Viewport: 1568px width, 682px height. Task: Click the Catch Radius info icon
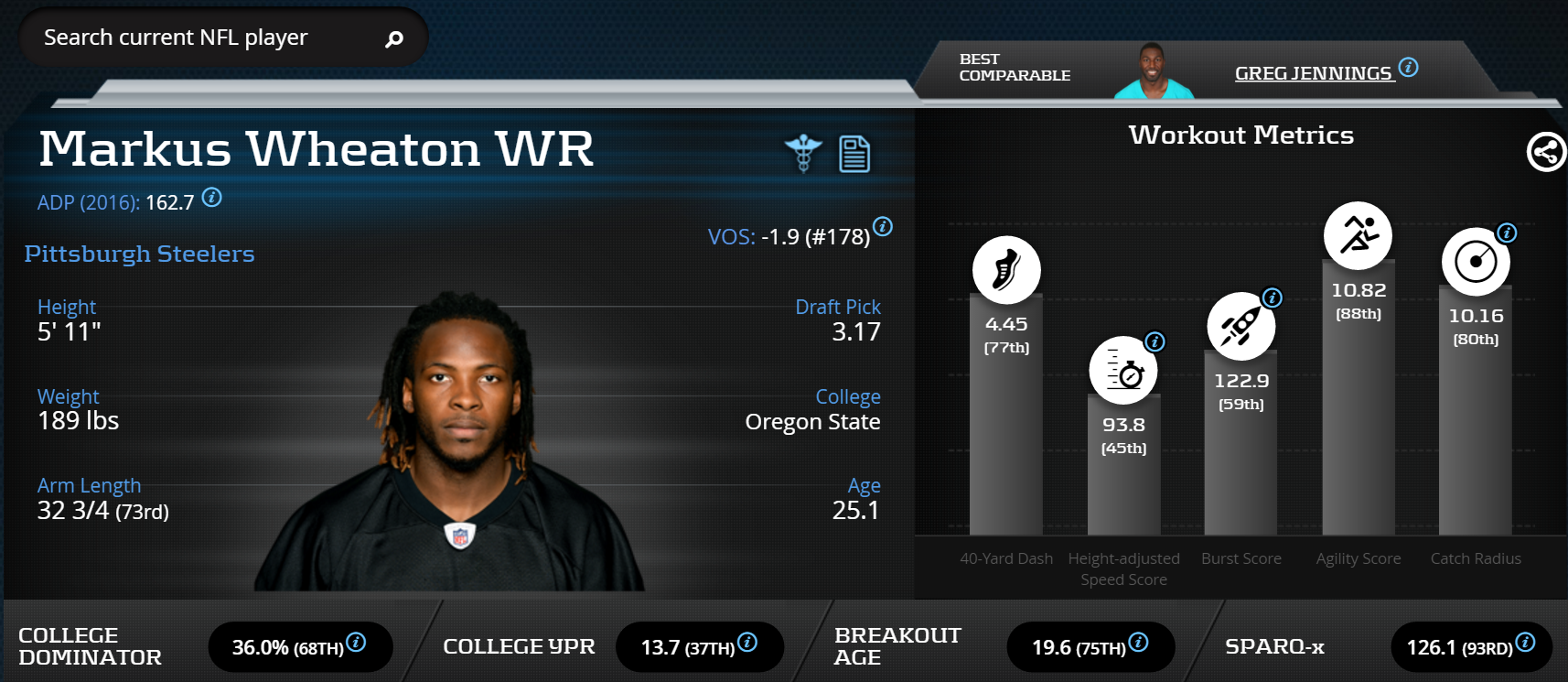click(x=1507, y=233)
